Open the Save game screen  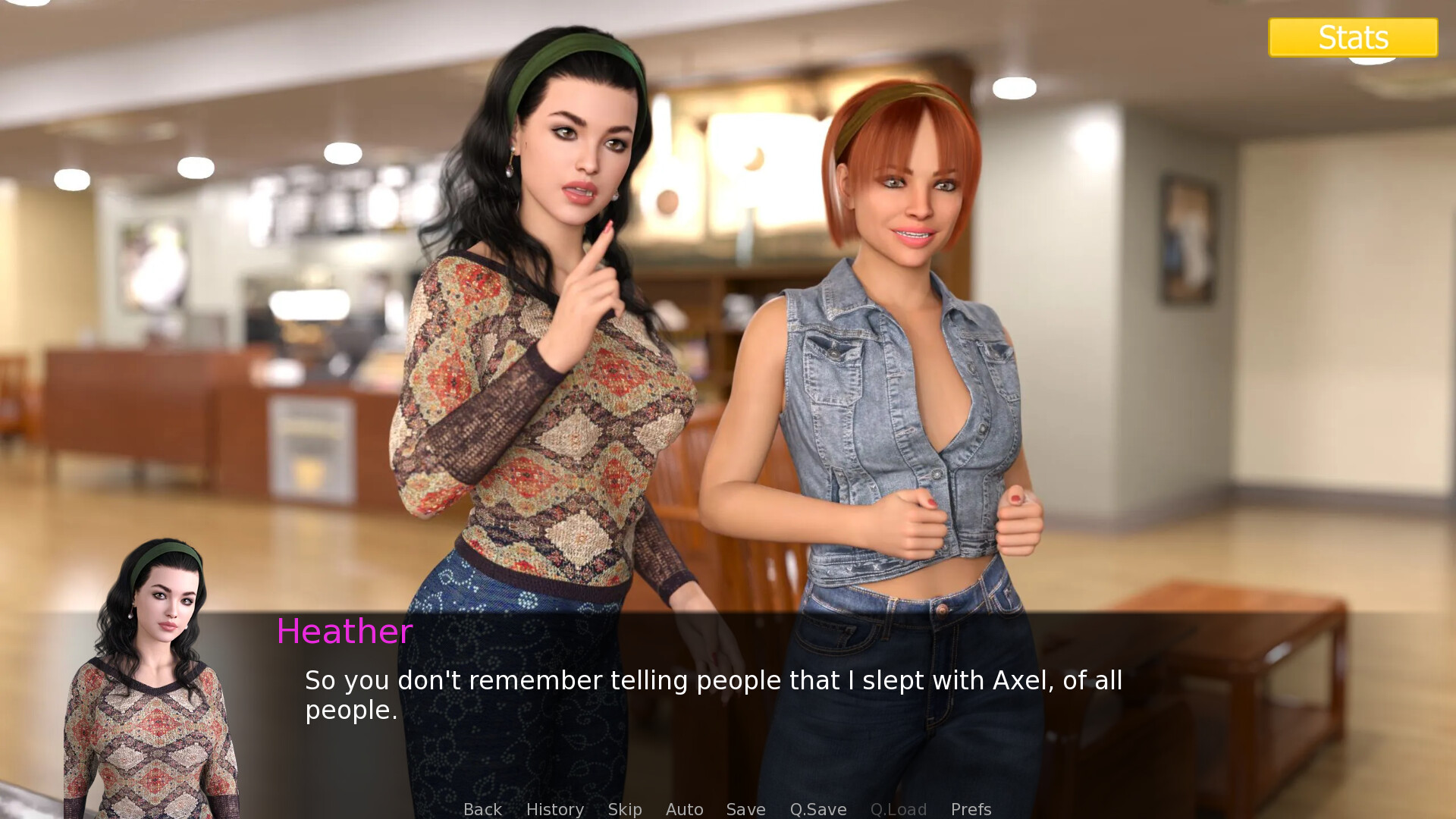745,809
